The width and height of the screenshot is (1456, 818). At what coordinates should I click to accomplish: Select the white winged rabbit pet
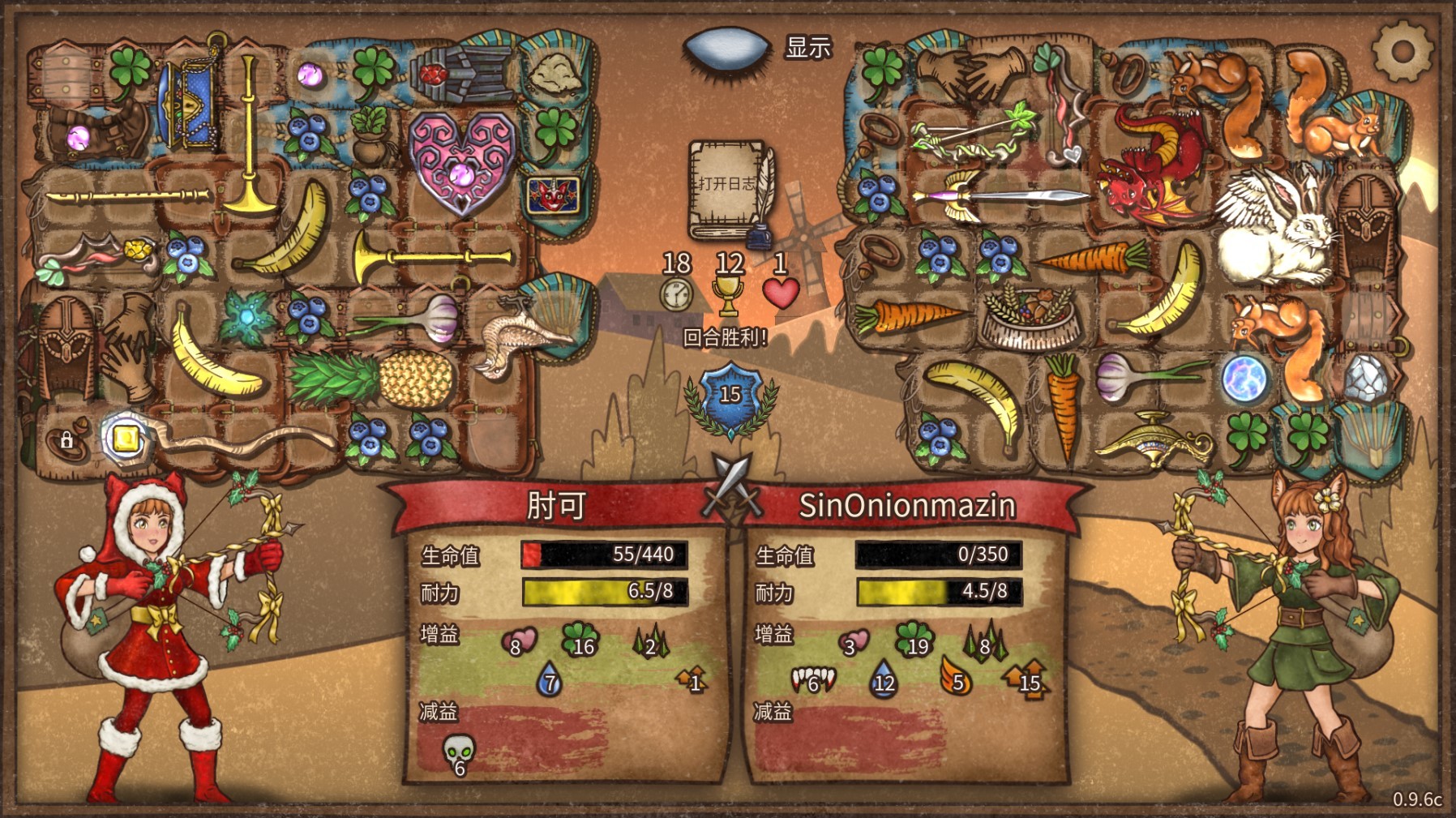tap(1274, 224)
